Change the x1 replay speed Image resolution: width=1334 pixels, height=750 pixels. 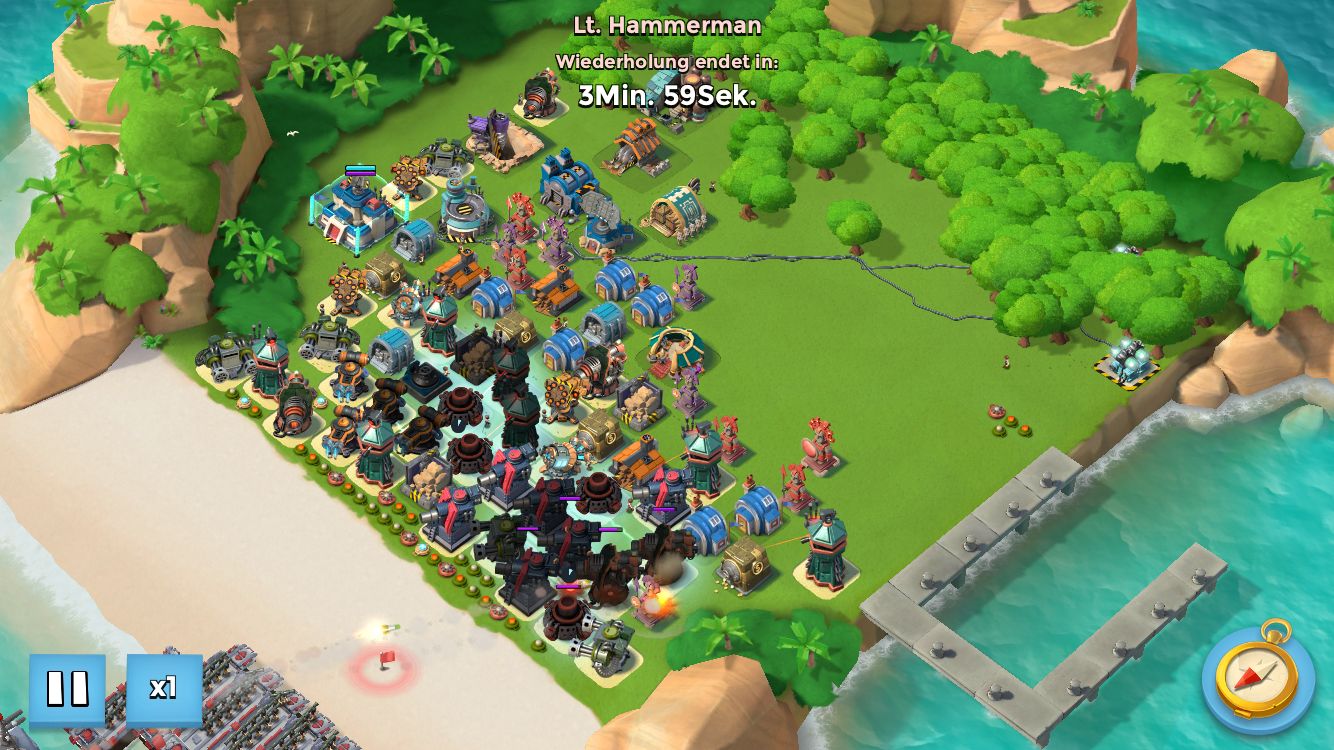coord(164,689)
